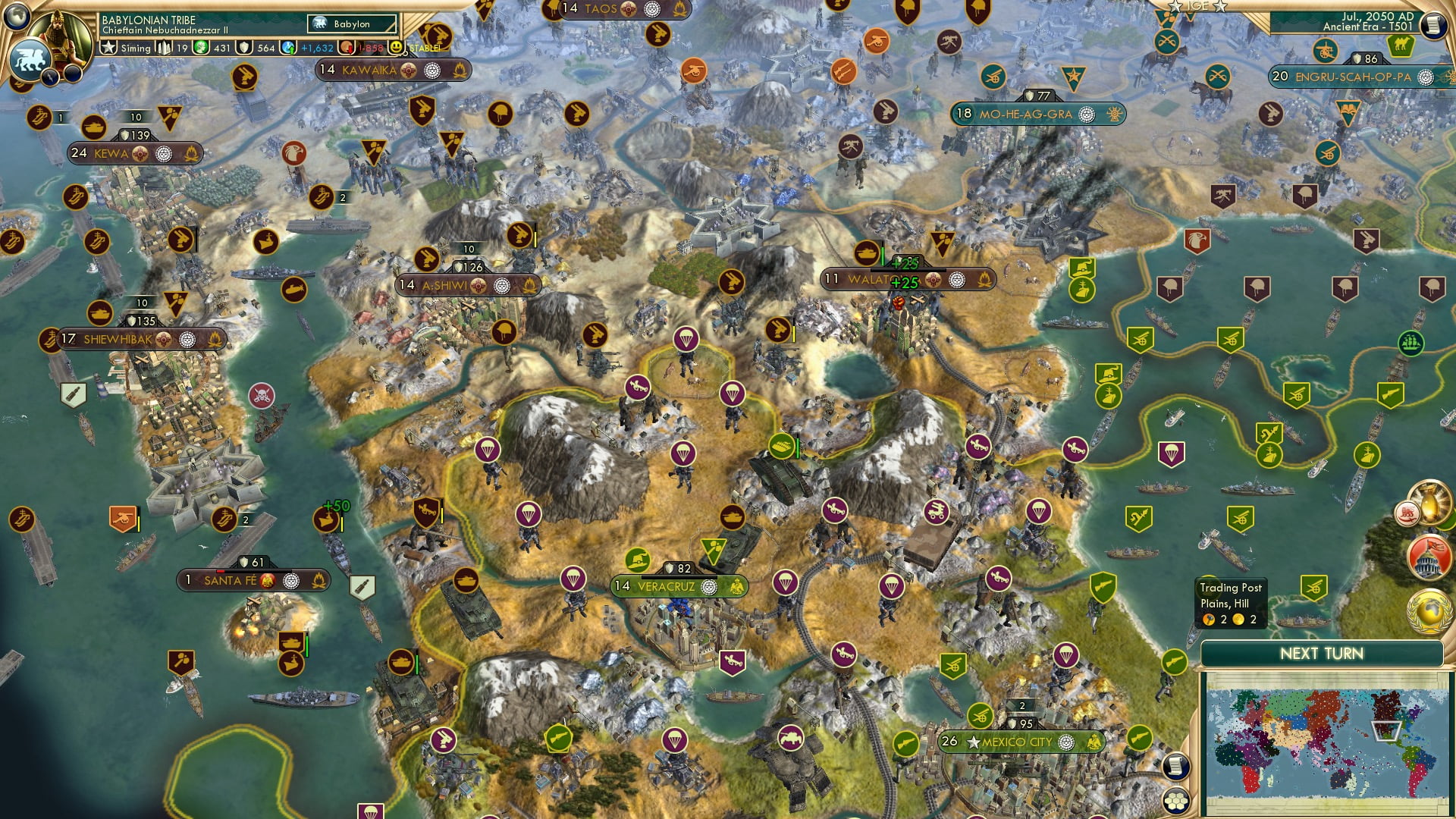Open the notification log scroll icon
The height and width of the screenshot is (819, 1456).
pyautogui.click(x=1175, y=767)
